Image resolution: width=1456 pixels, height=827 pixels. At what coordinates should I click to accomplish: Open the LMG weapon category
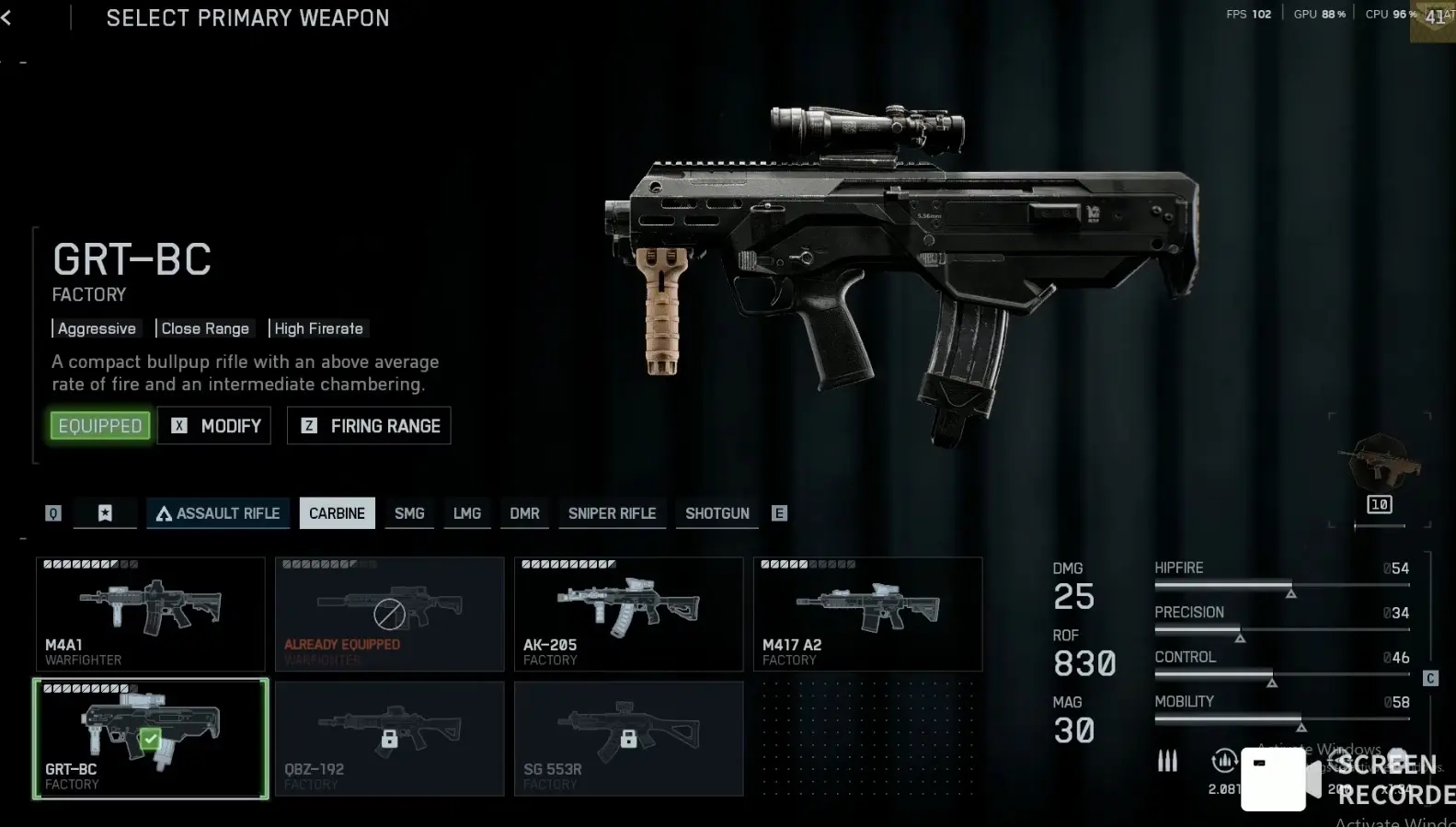coord(467,513)
